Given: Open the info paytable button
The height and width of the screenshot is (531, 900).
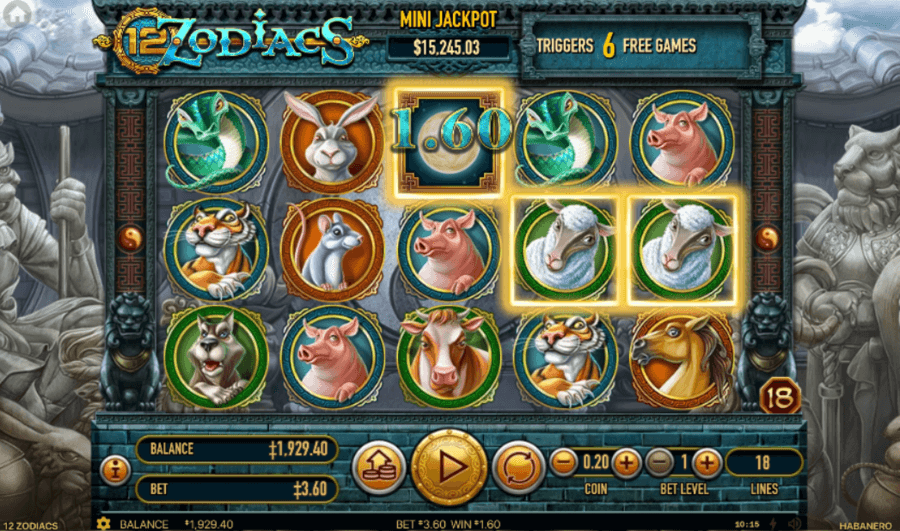Looking at the screenshot, I should [115, 468].
